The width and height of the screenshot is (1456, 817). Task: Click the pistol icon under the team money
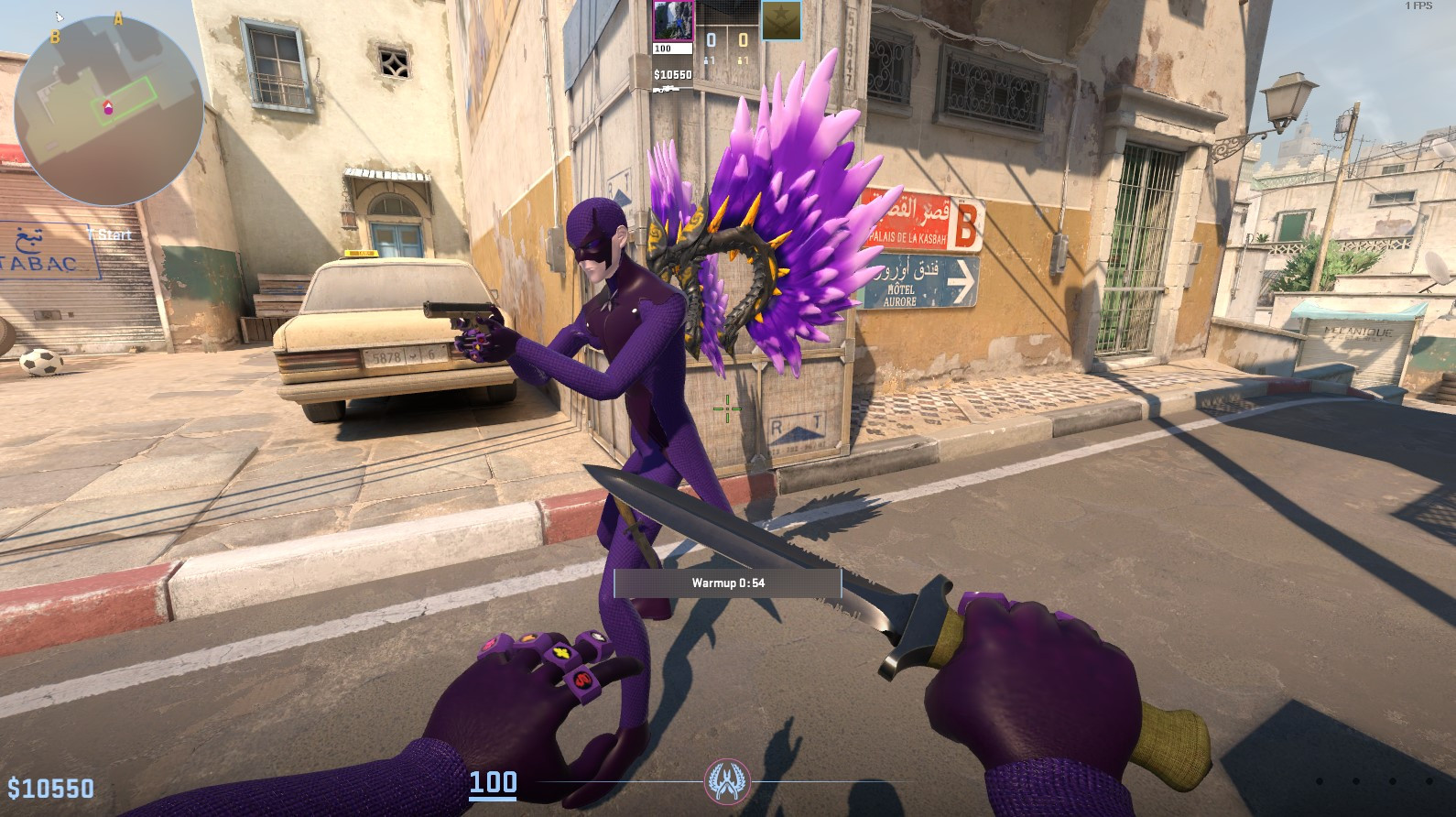(668, 90)
